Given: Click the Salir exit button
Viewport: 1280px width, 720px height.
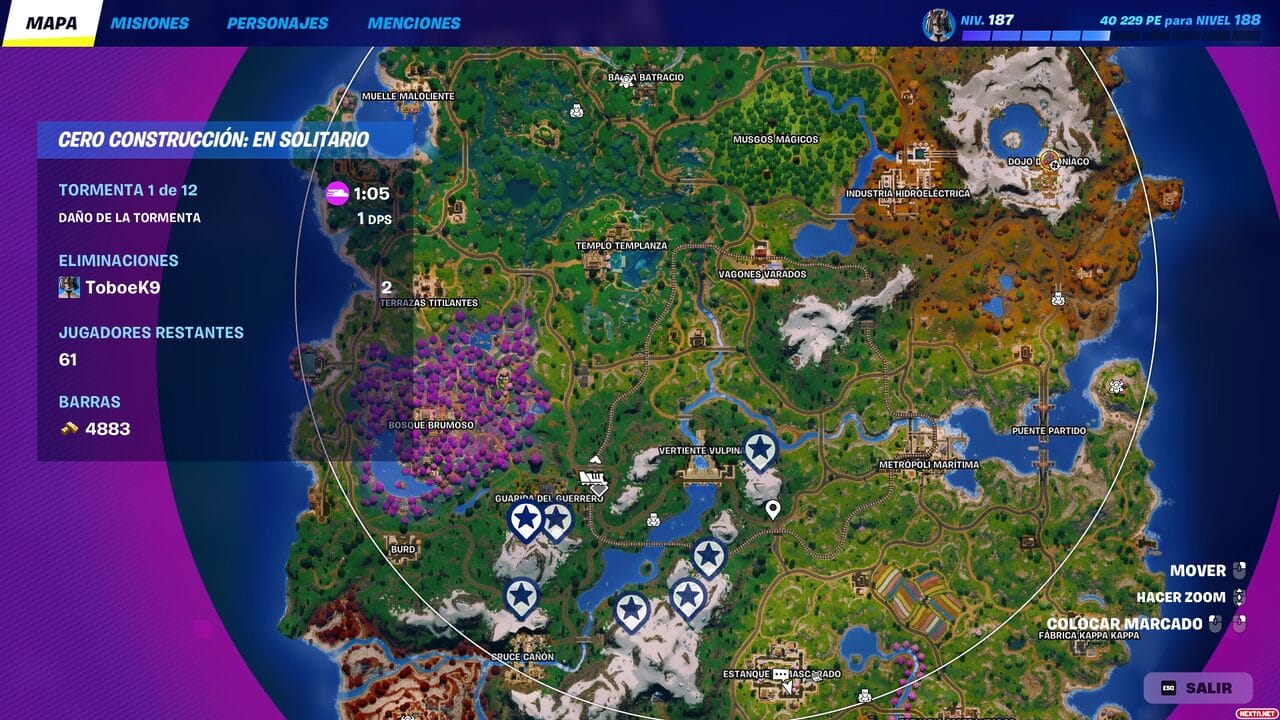Looking at the screenshot, I should point(1198,688).
